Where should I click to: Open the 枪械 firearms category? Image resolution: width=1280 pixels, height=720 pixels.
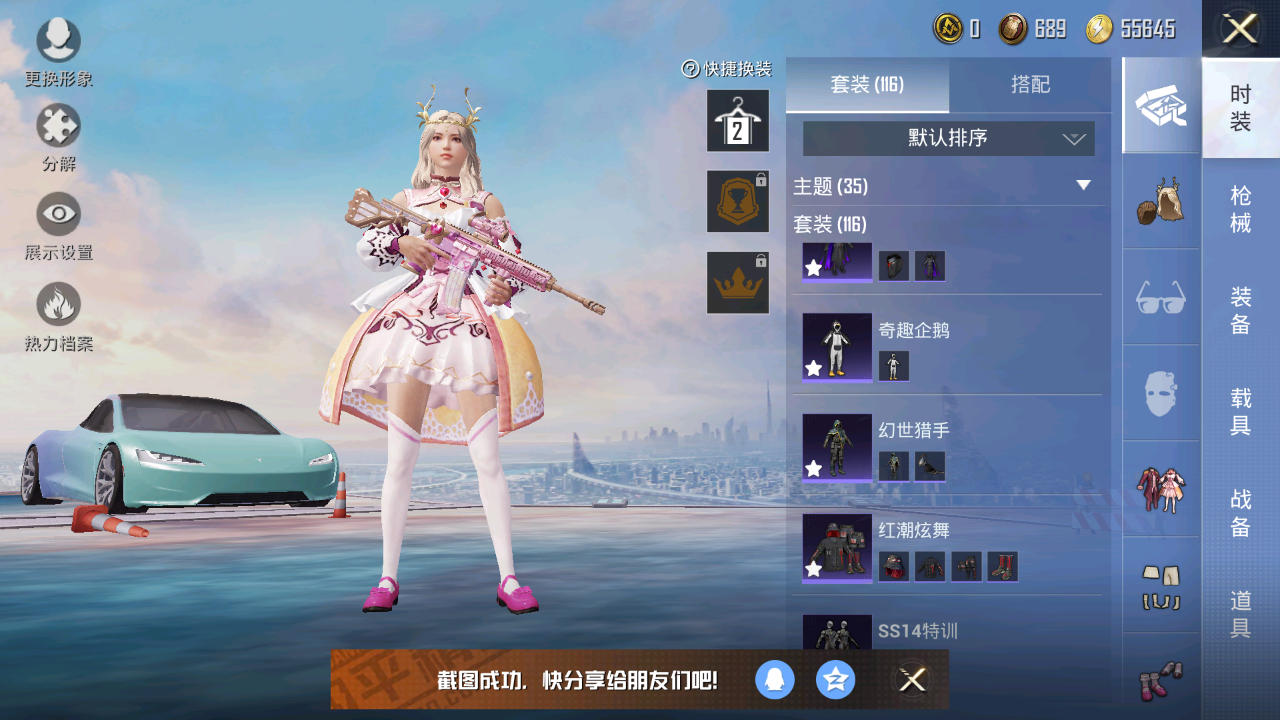point(1241,209)
